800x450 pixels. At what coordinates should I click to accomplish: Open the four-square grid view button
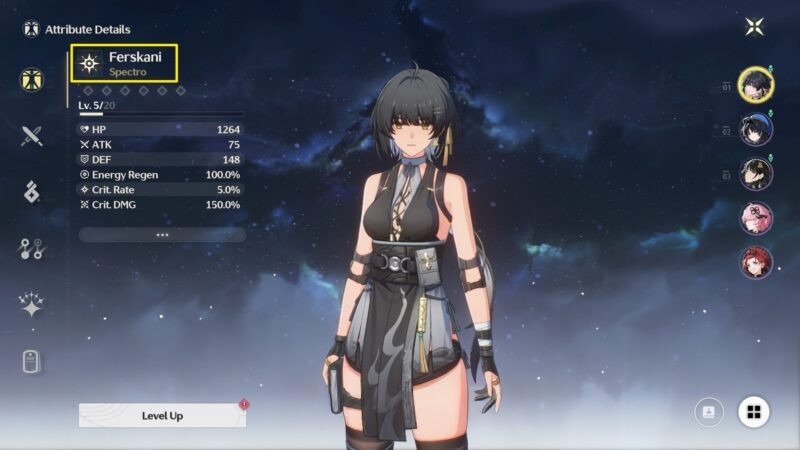tap(754, 411)
